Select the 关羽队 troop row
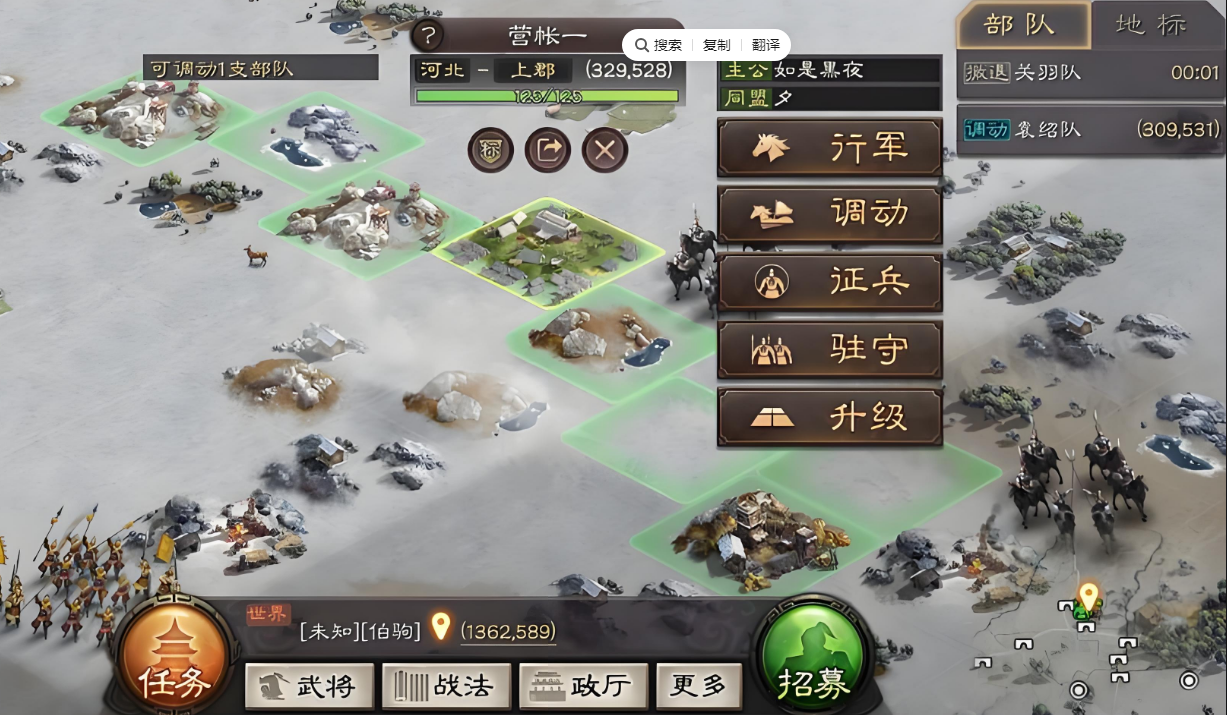The width and height of the screenshot is (1227, 715). [1091, 73]
